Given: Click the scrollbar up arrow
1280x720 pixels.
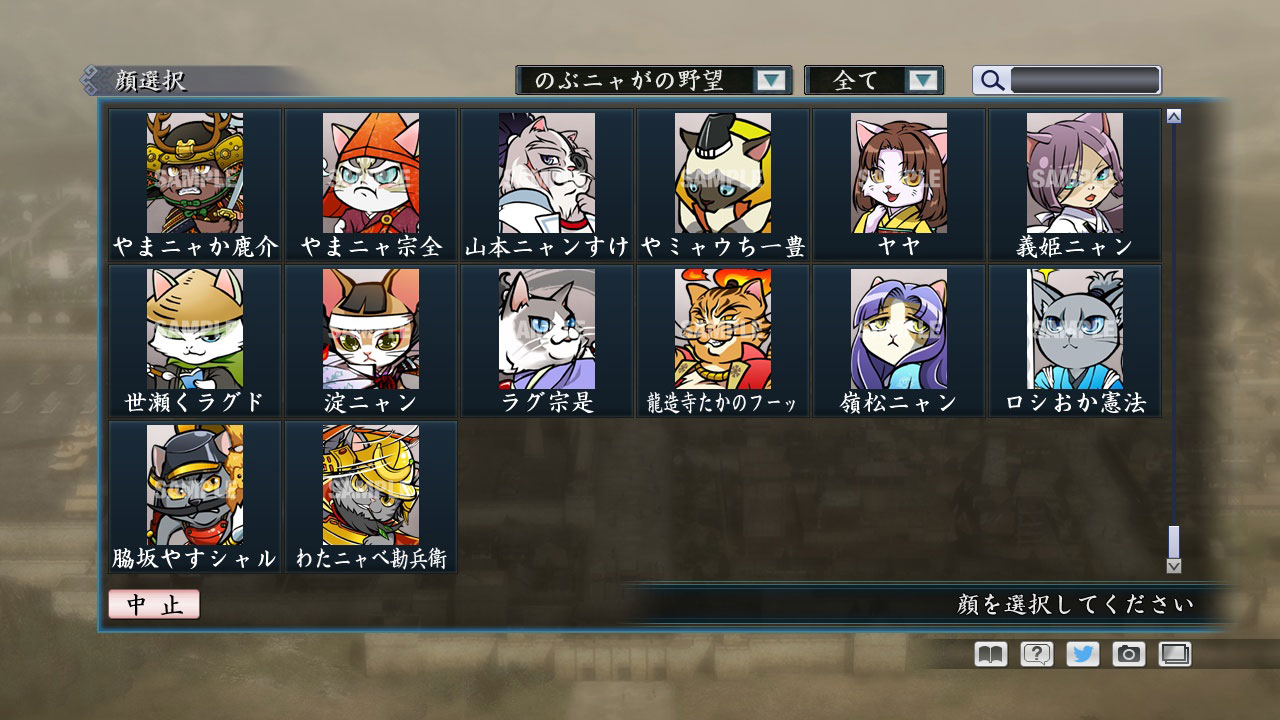Looking at the screenshot, I should pyautogui.click(x=1172, y=116).
